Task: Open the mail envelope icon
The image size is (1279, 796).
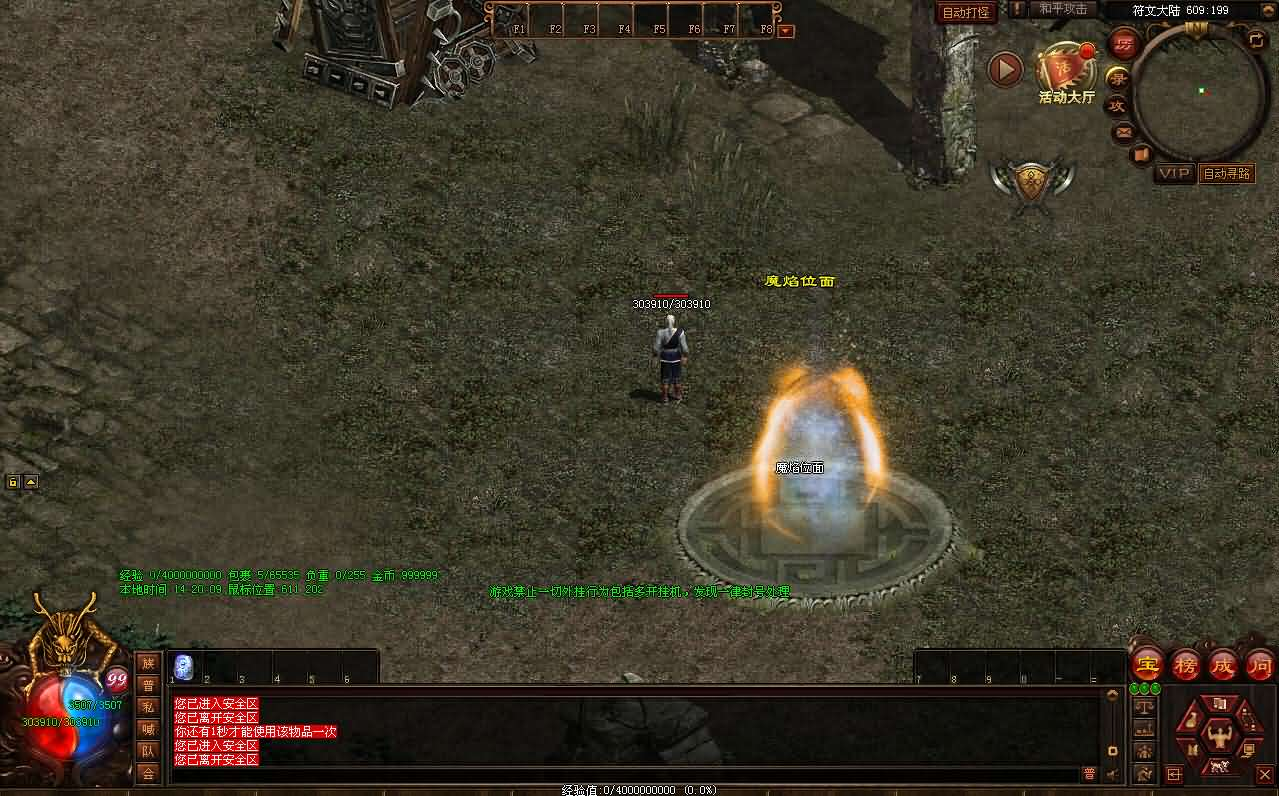Action: tap(1123, 131)
